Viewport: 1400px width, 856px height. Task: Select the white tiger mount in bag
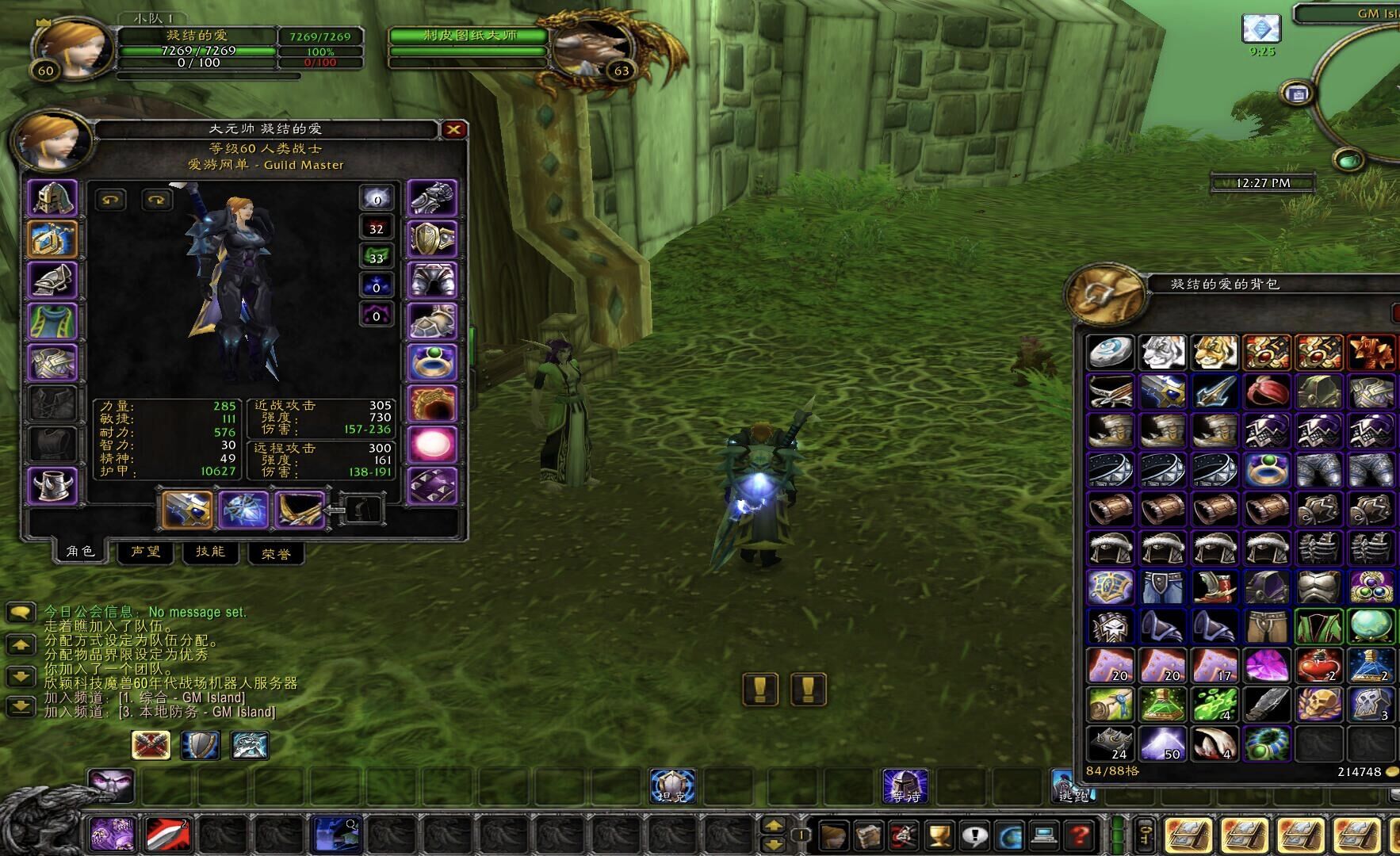pyautogui.click(x=1162, y=353)
